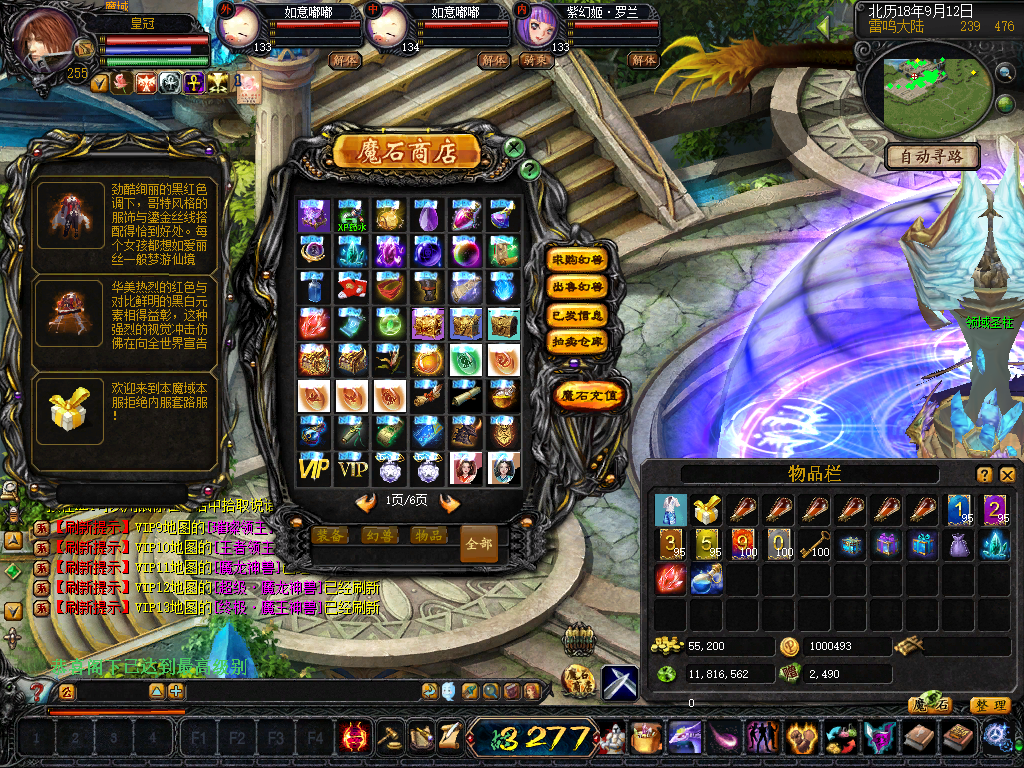
Task: Click the 自动寻路 auto-pathfinding button
Action: pos(932,157)
